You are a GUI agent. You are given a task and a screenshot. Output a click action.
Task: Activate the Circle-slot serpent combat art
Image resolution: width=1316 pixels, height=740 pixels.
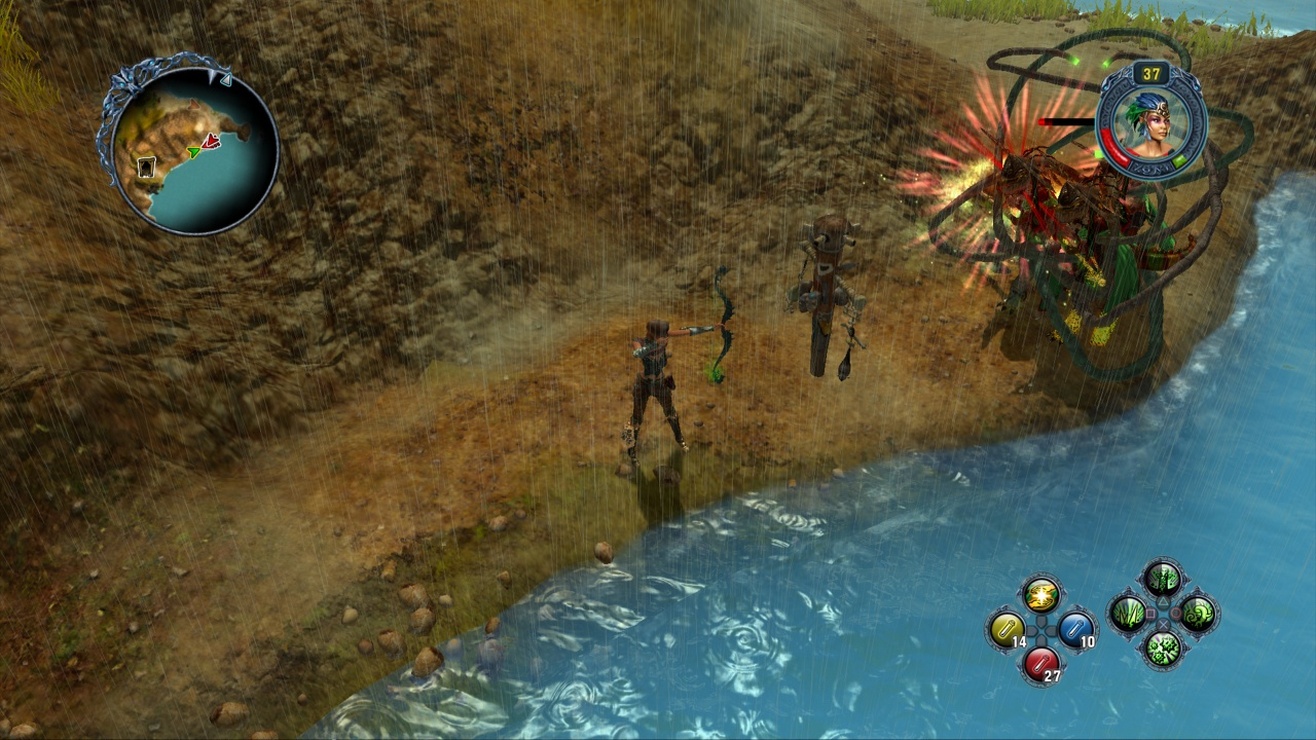coord(1197,613)
